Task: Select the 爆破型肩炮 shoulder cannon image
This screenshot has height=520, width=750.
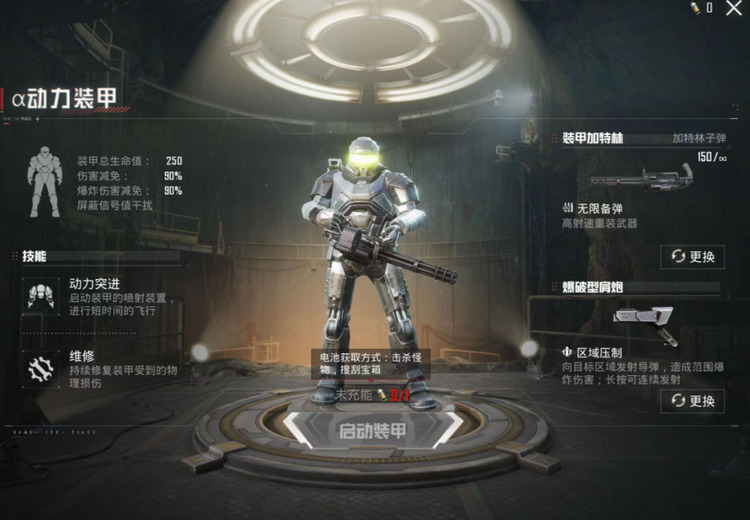Action: pyautogui.click(x=646, y=321)
